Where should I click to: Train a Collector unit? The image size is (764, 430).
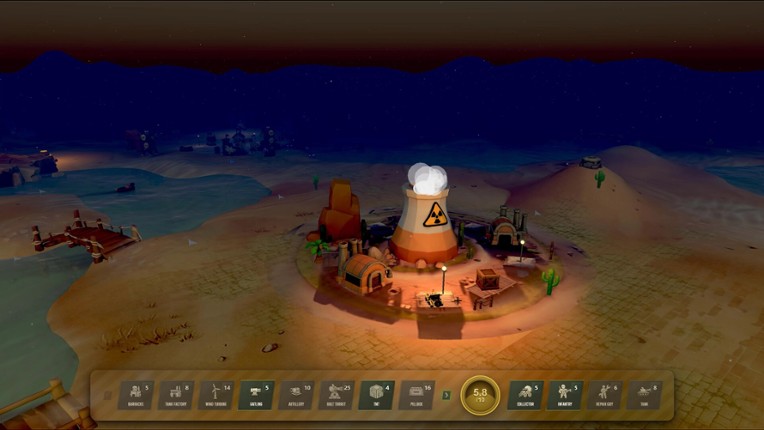click(525, 395)
